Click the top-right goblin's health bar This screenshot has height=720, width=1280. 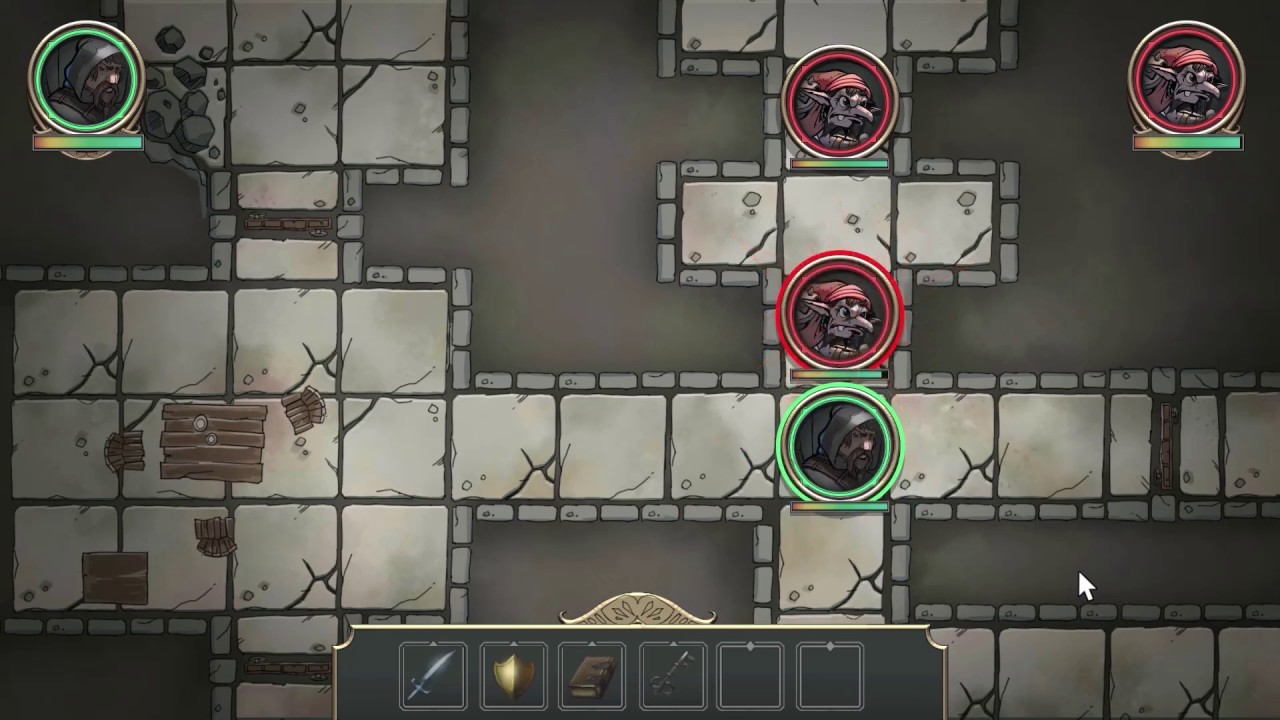pos(1186,143)
